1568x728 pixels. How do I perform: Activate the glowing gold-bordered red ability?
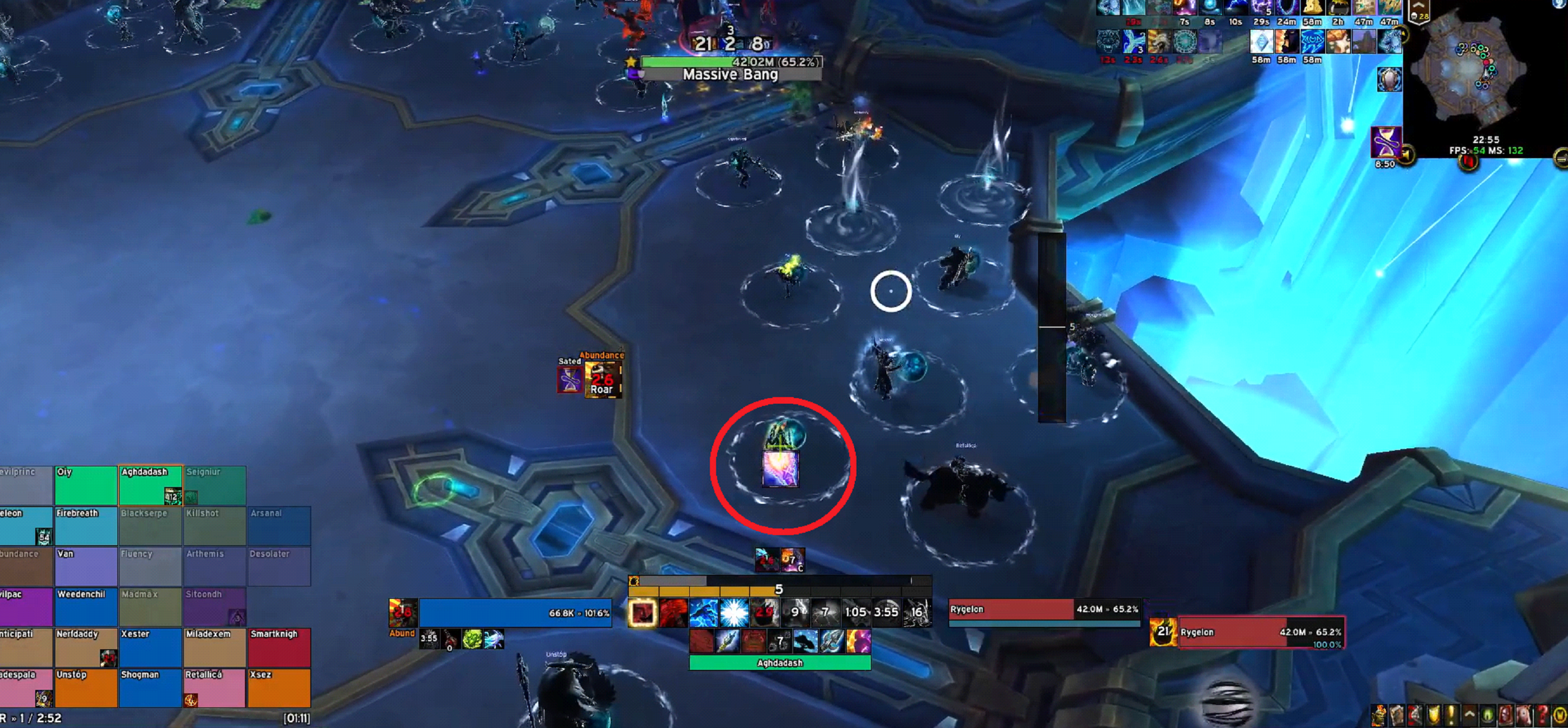[642, 612]
